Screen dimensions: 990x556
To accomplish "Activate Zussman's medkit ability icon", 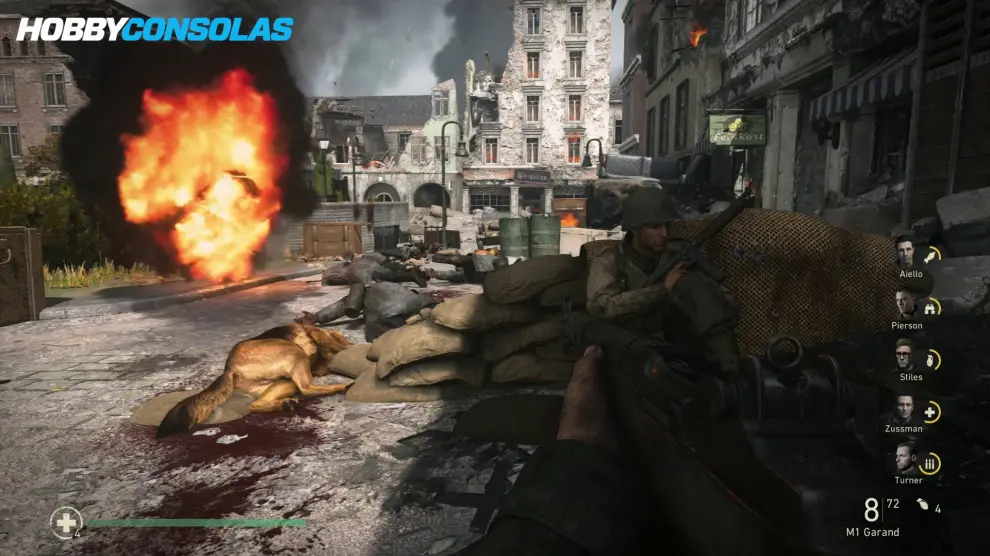I will (931, 411).
